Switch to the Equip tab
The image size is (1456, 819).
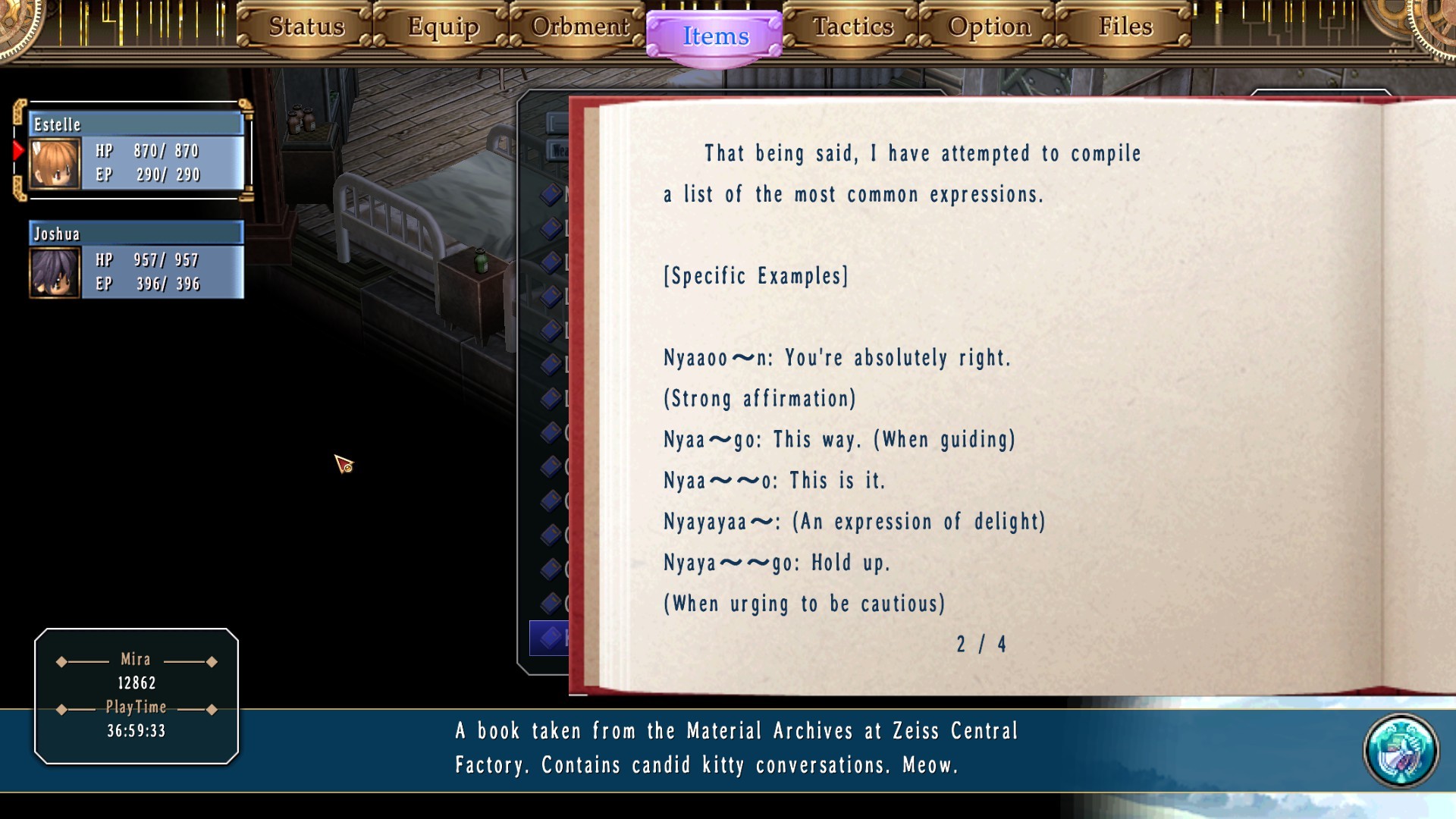tap(443, 27)
